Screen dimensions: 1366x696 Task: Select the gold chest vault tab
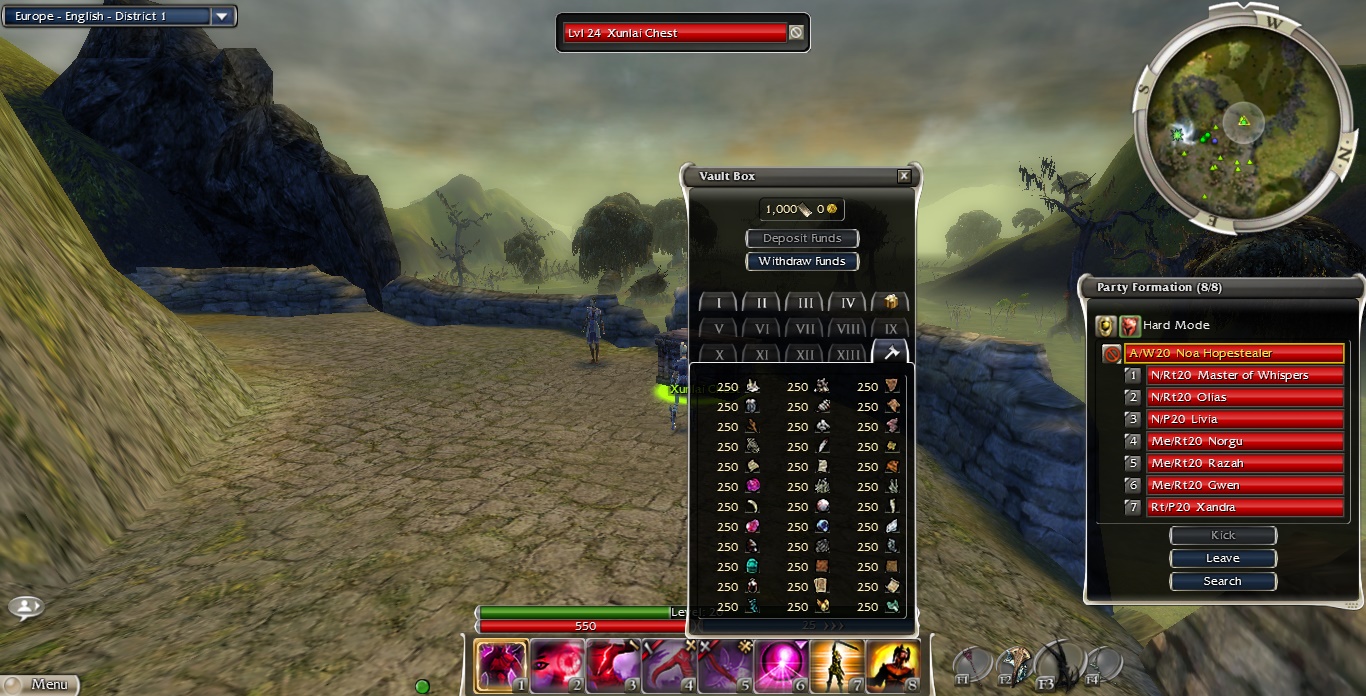pyautogui.click(x=890, y=303)
